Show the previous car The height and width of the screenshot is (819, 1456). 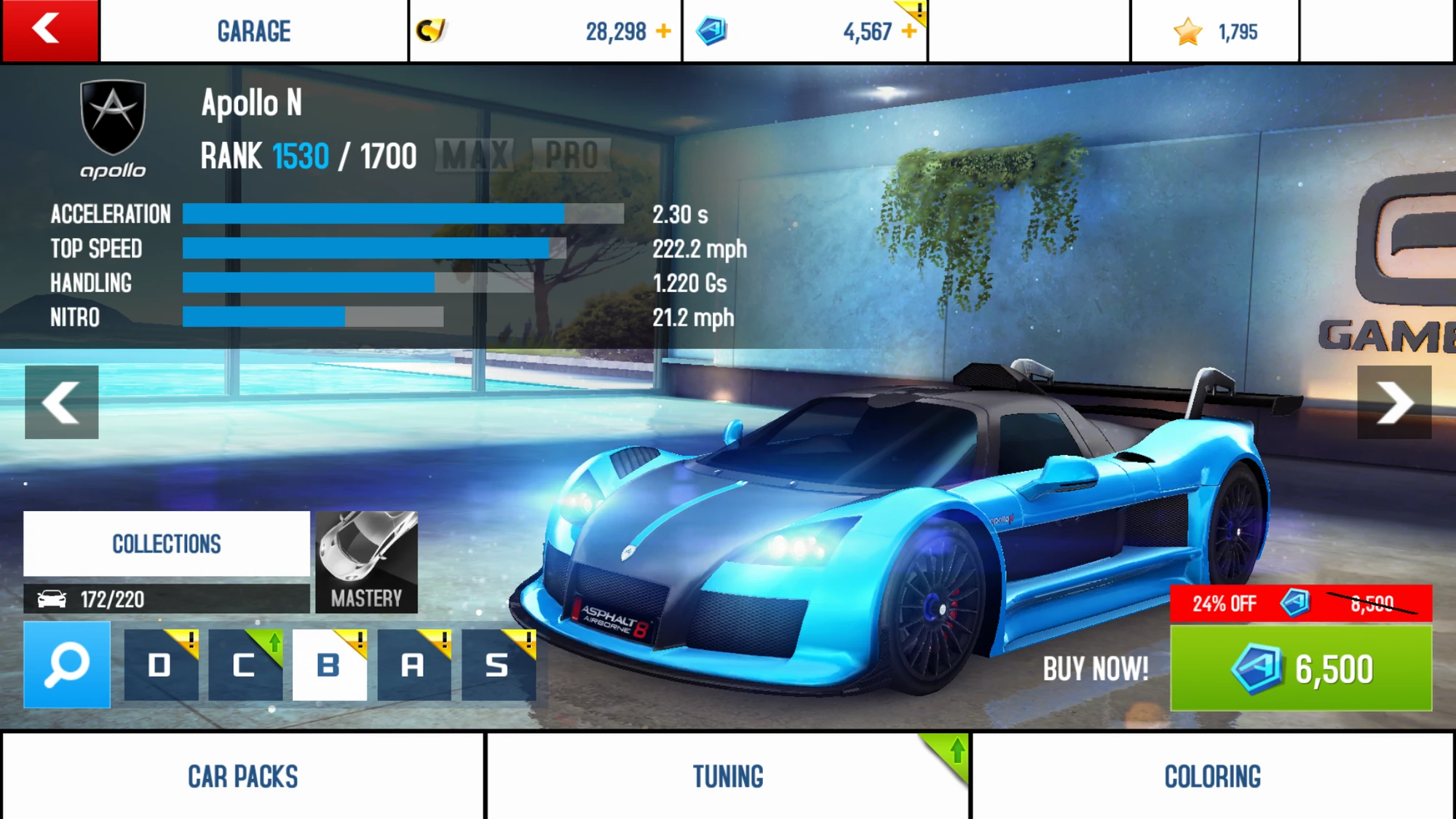[x=61, y=402]
